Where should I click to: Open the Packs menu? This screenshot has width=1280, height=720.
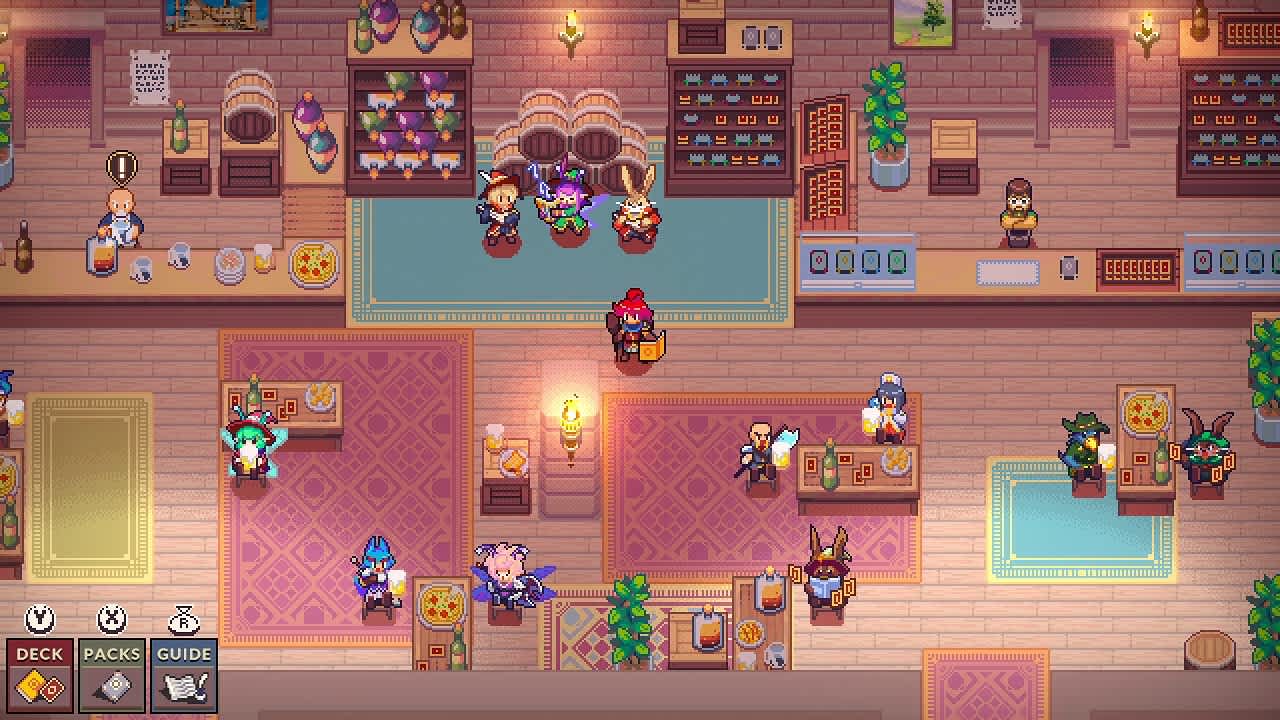point(112,670)
